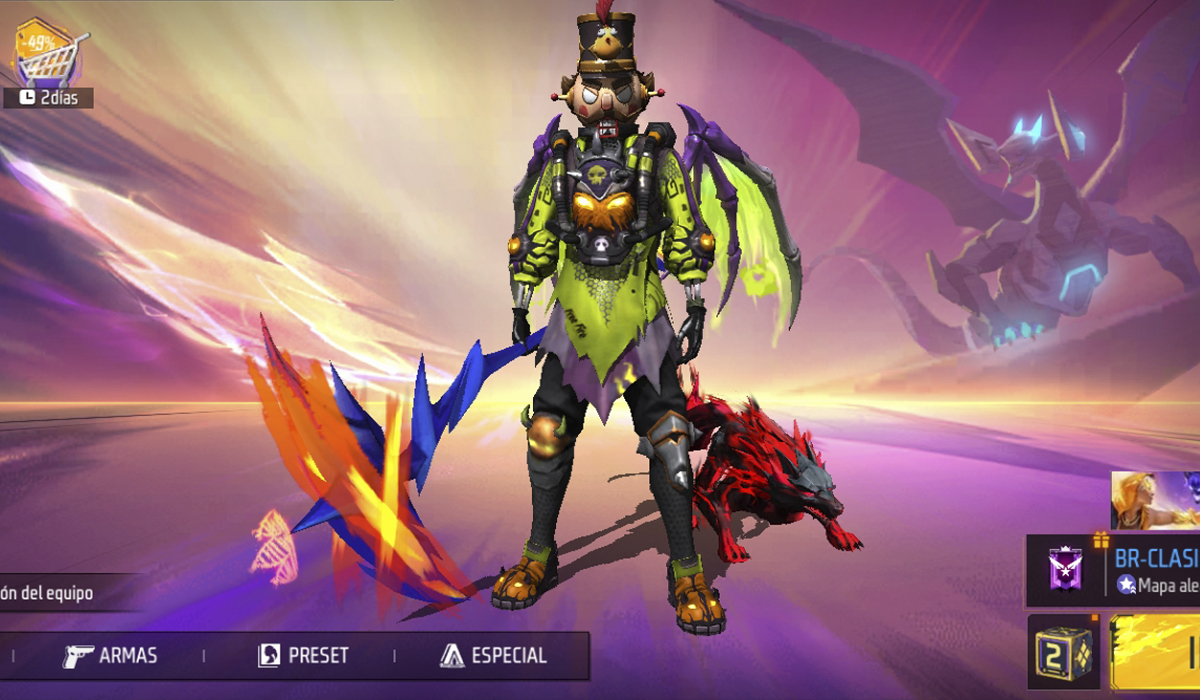Image resolution: width=1200 pixels, height=700 pixels.
Task: Open the -49% discount shopping cart offer
Action: pos(48,57)
